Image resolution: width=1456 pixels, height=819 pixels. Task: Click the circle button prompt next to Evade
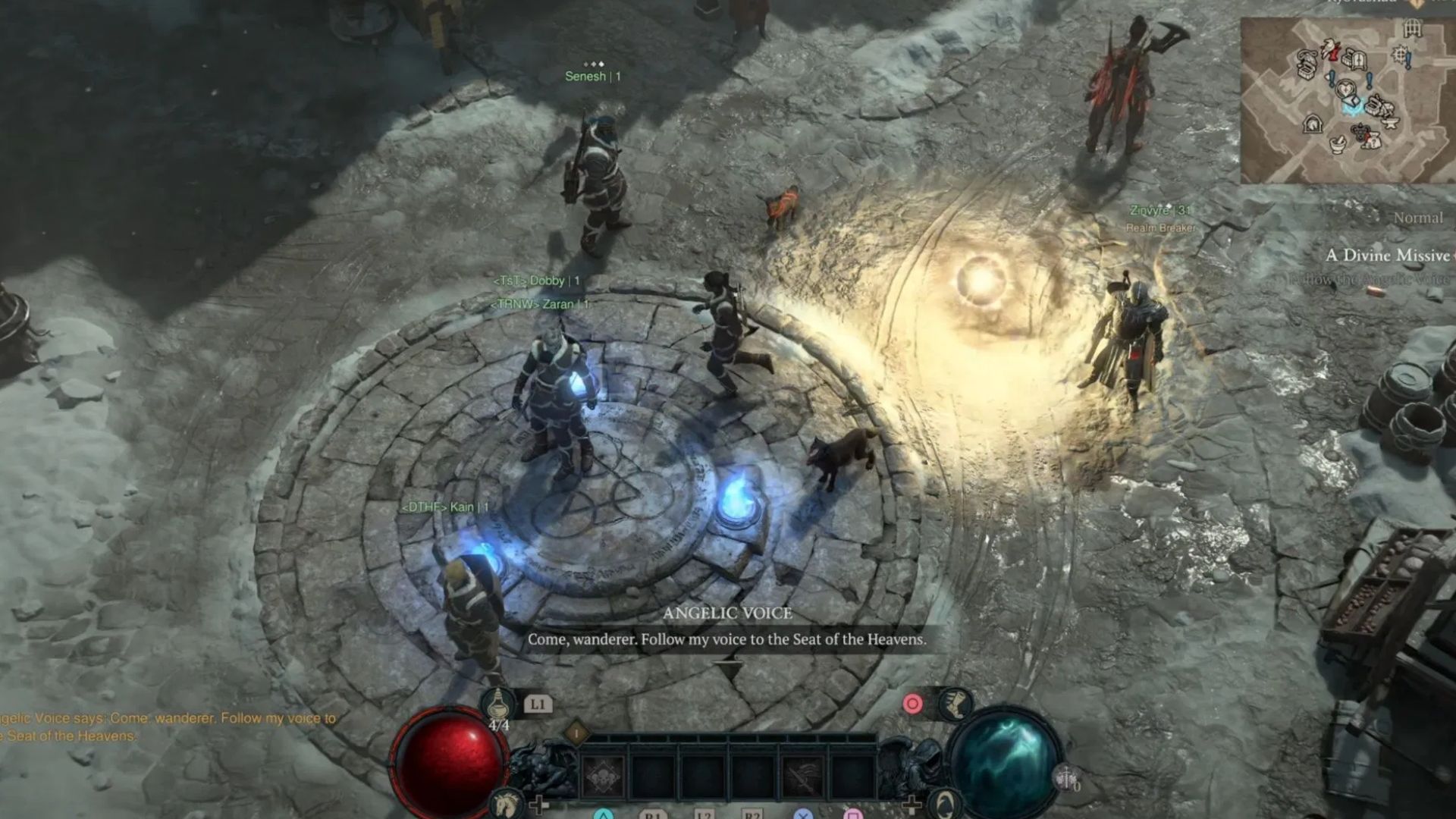(x=914, y=703)
